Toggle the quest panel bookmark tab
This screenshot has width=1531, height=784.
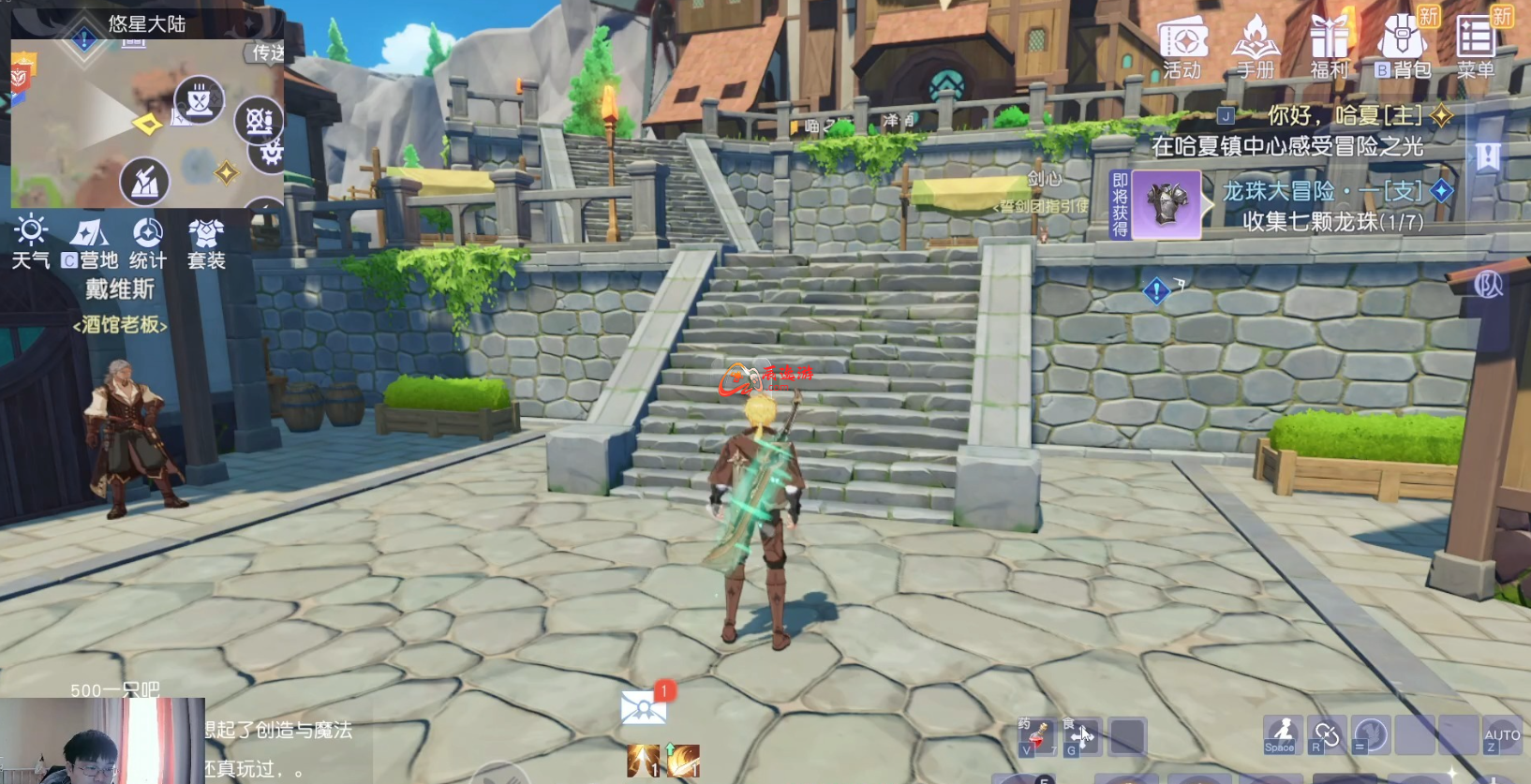1488,156
